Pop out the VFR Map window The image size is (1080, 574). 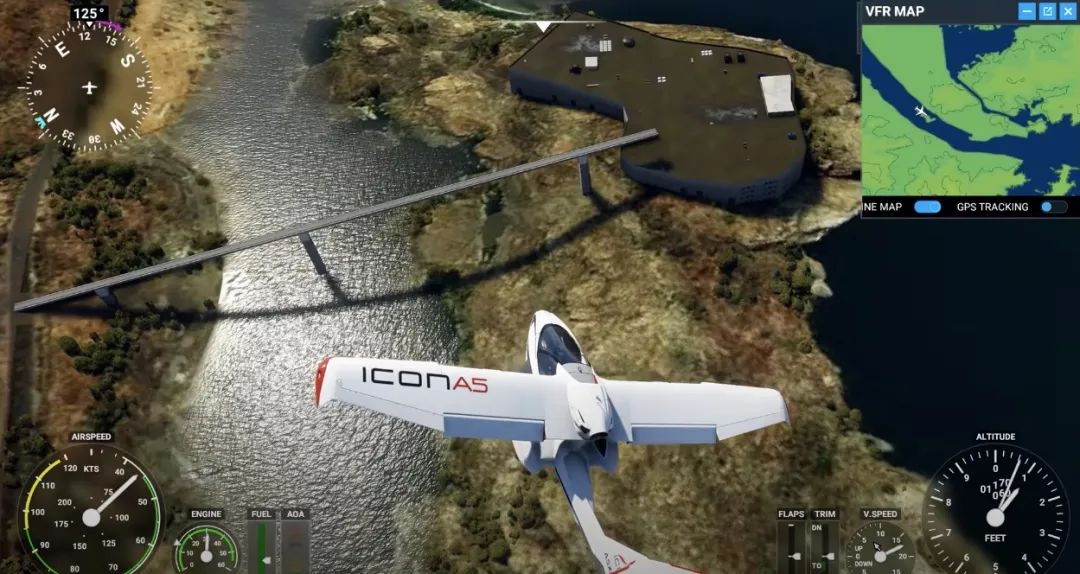click(1047, 11)
